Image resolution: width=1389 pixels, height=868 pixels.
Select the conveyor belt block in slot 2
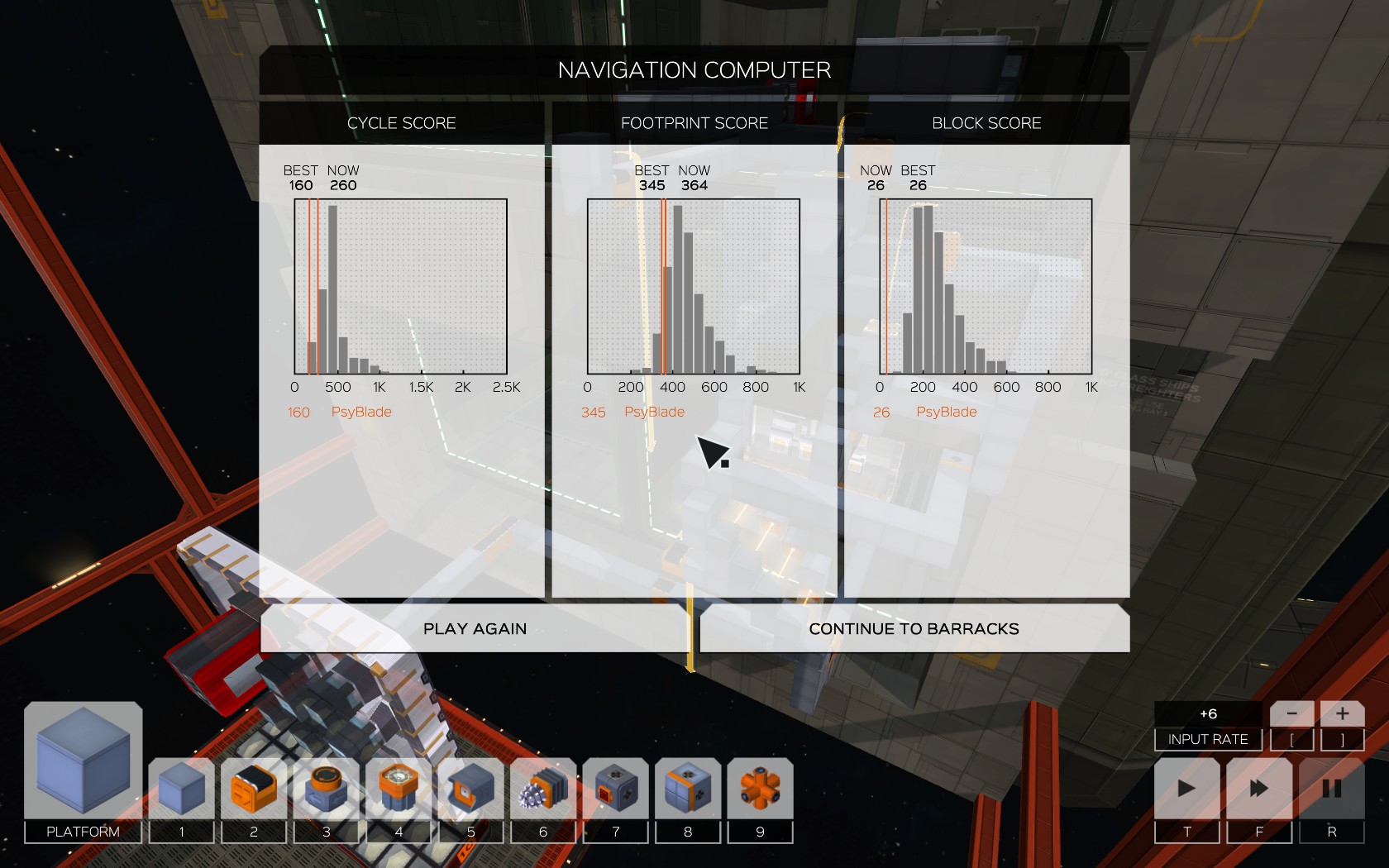pos(254,789)
